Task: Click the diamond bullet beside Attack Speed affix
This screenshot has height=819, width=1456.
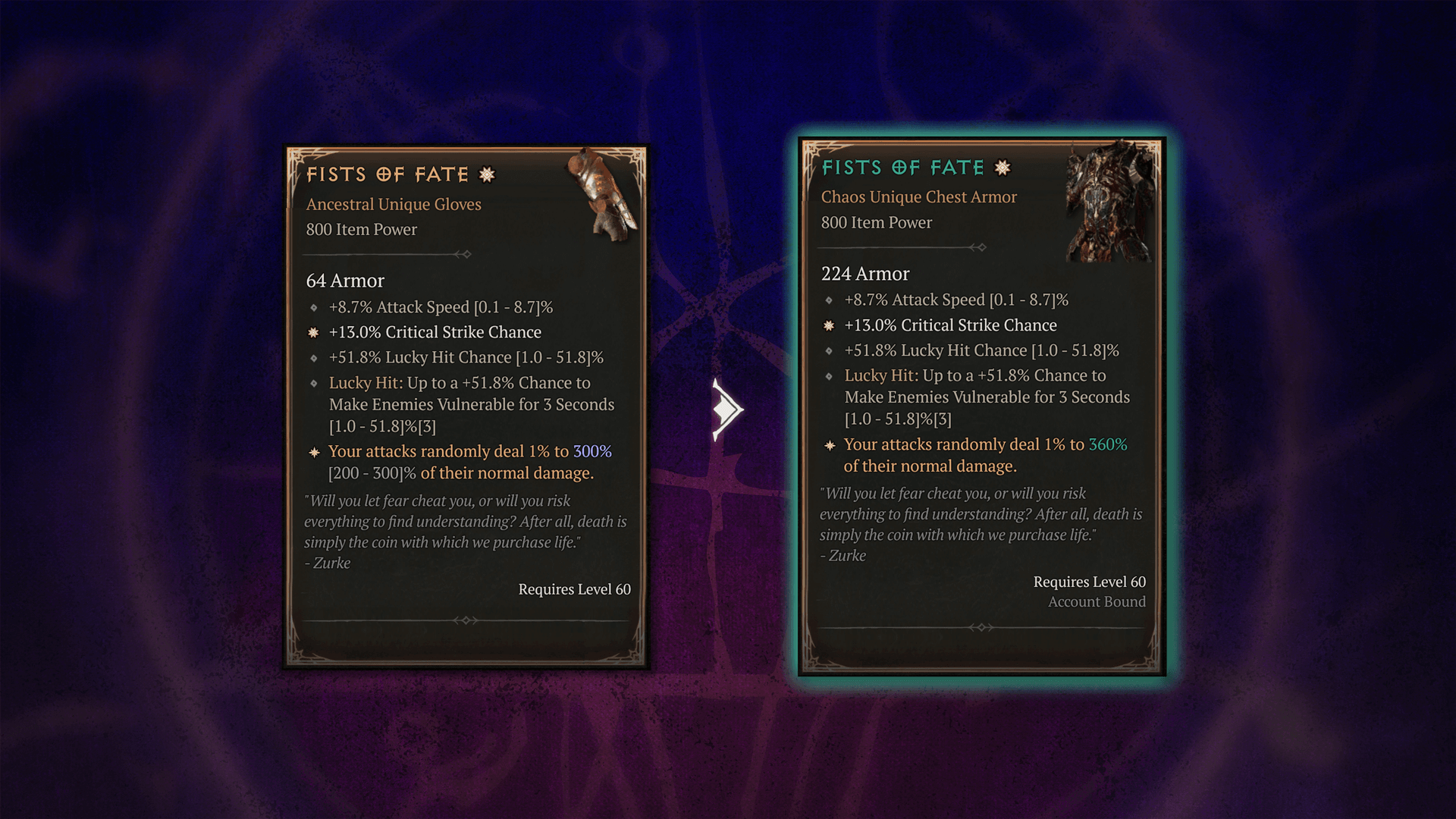Action: point(314,307)
